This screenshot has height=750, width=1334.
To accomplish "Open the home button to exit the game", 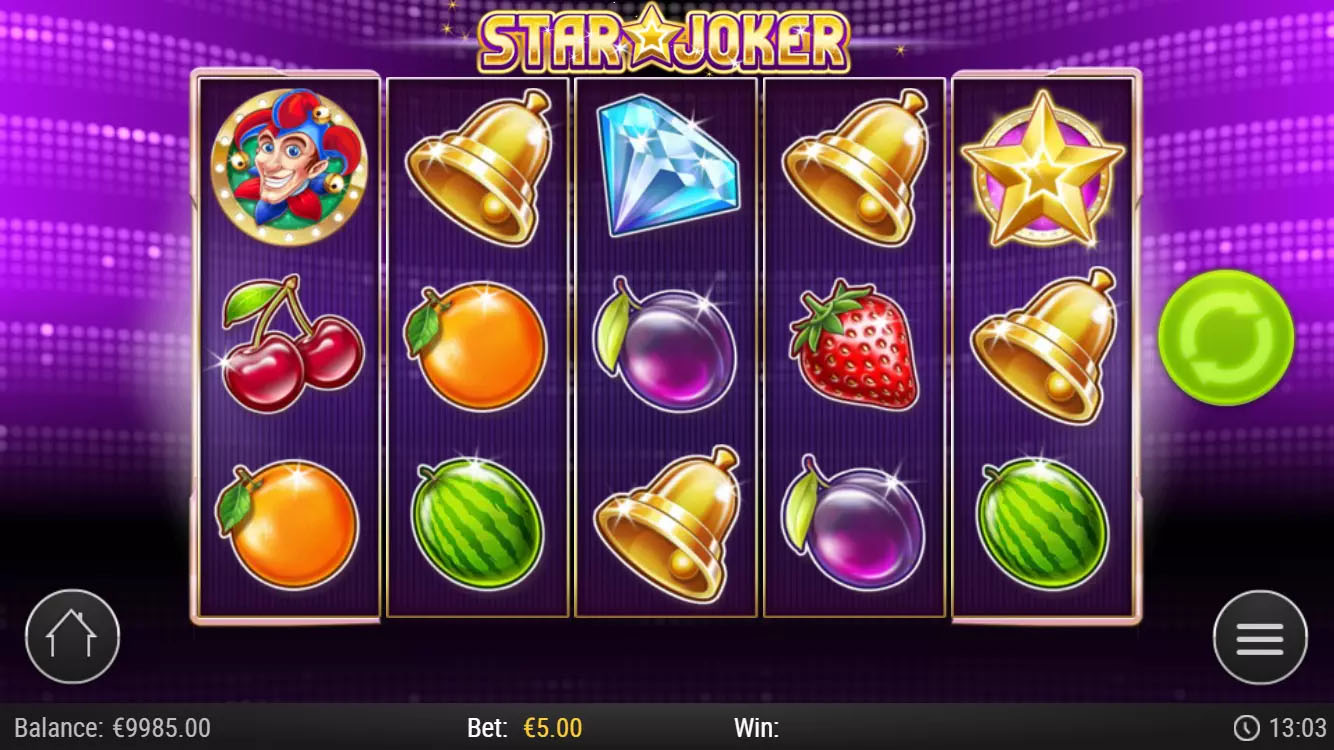I will point(72,636).
